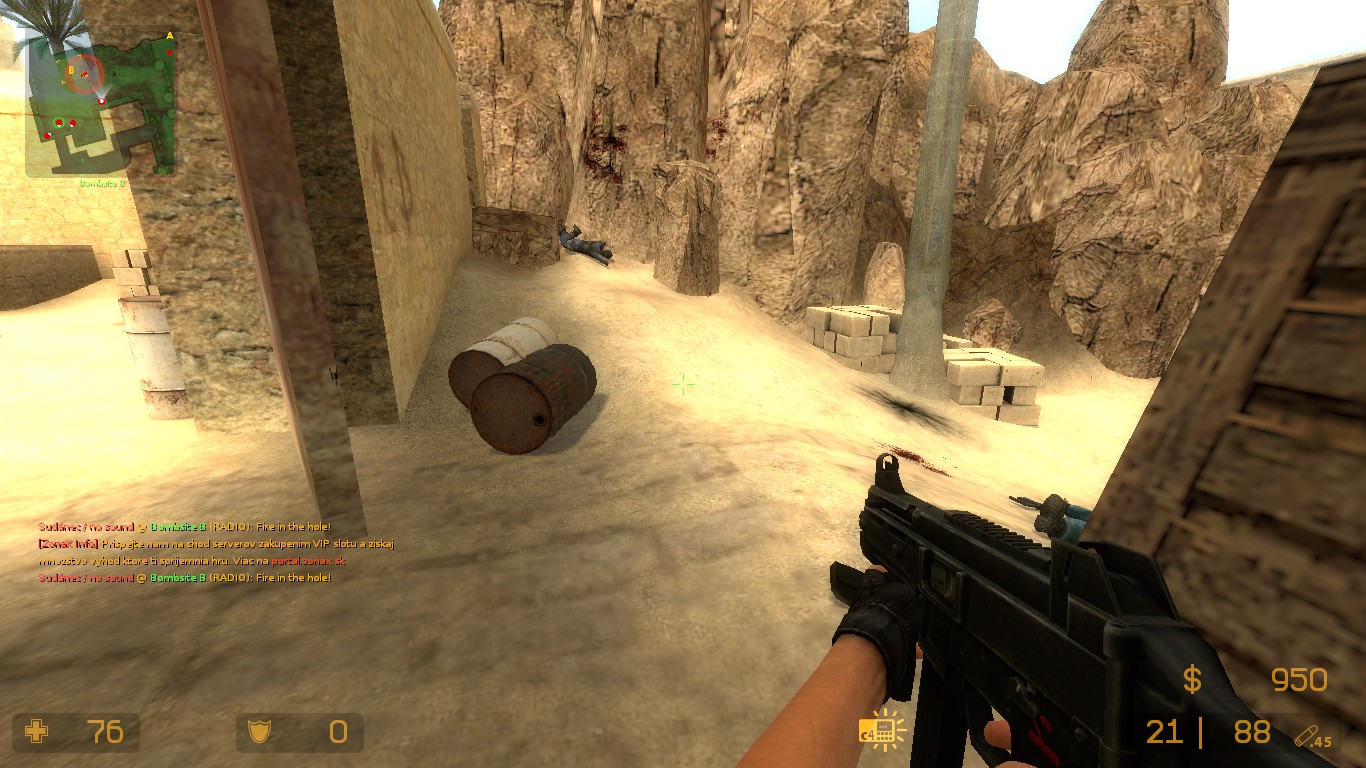
Task: Click the Sudánec player name in chat
Action: click(x=58, y=528)
